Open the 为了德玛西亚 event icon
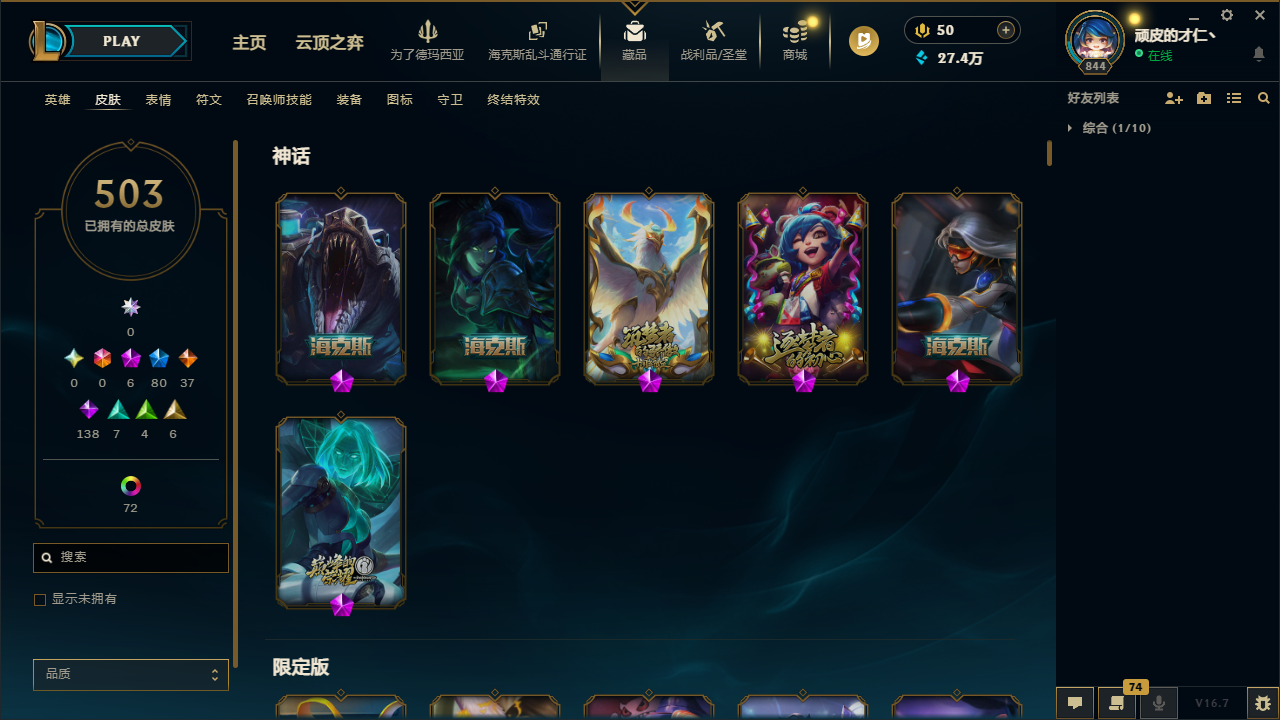Screen dimensions: 1280x720 (x=427, y=40)
